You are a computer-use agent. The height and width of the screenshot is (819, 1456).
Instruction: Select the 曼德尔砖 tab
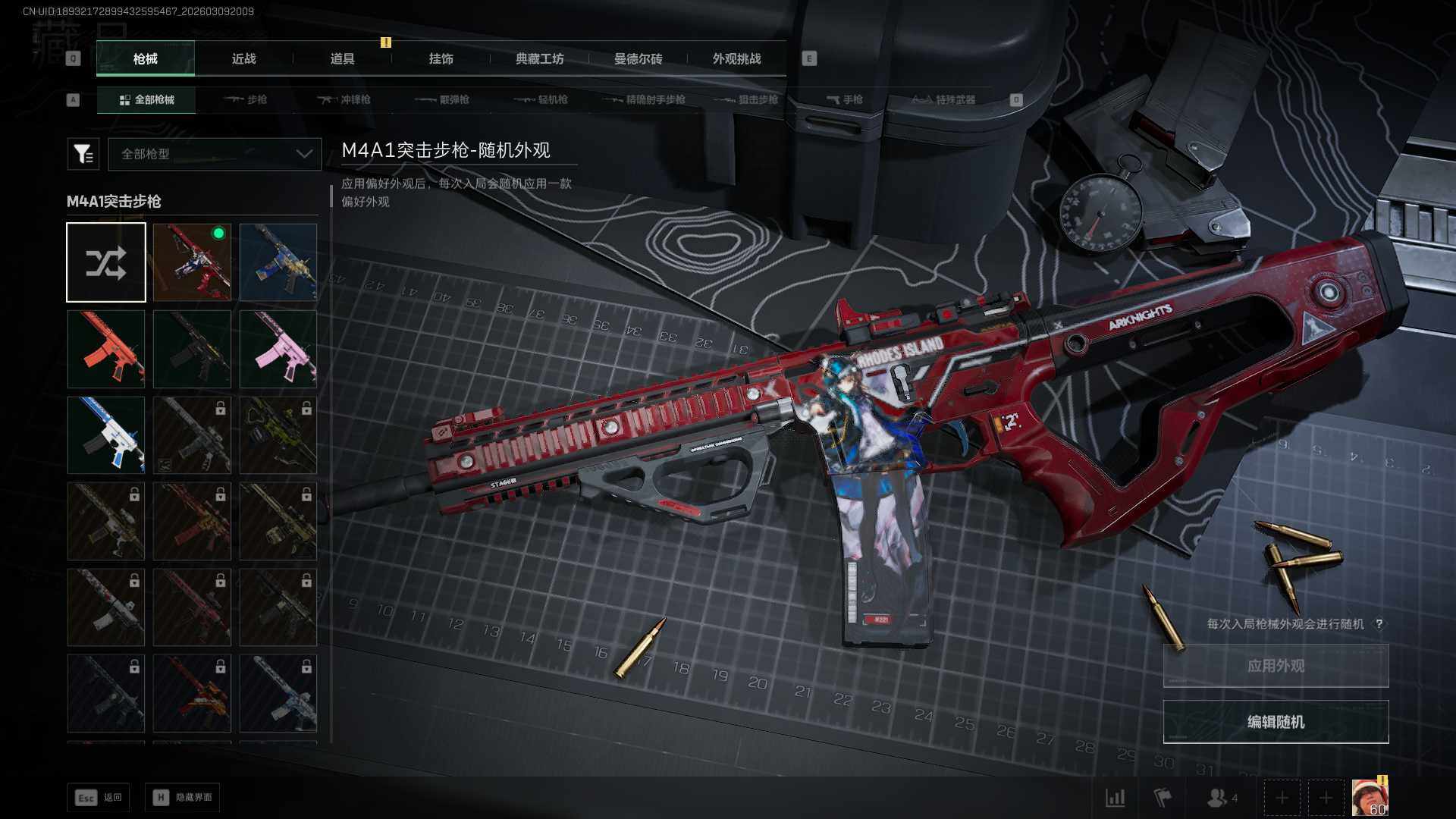tap(638, 59)
